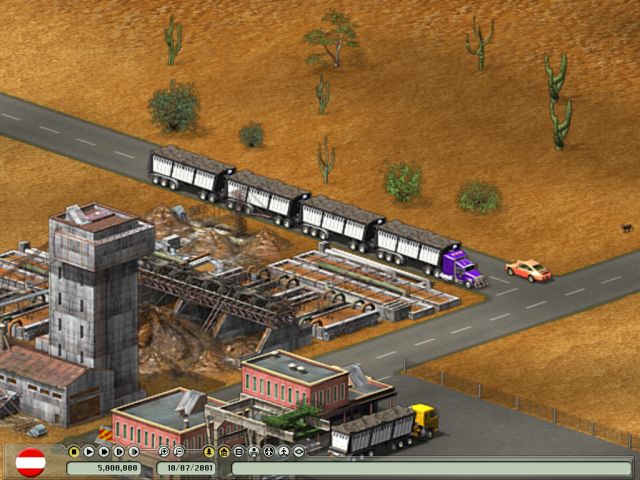This screenshot has width=640, height=480.
Task: Open the red-white striped company emblem
Action: click(x=31, y=462)
